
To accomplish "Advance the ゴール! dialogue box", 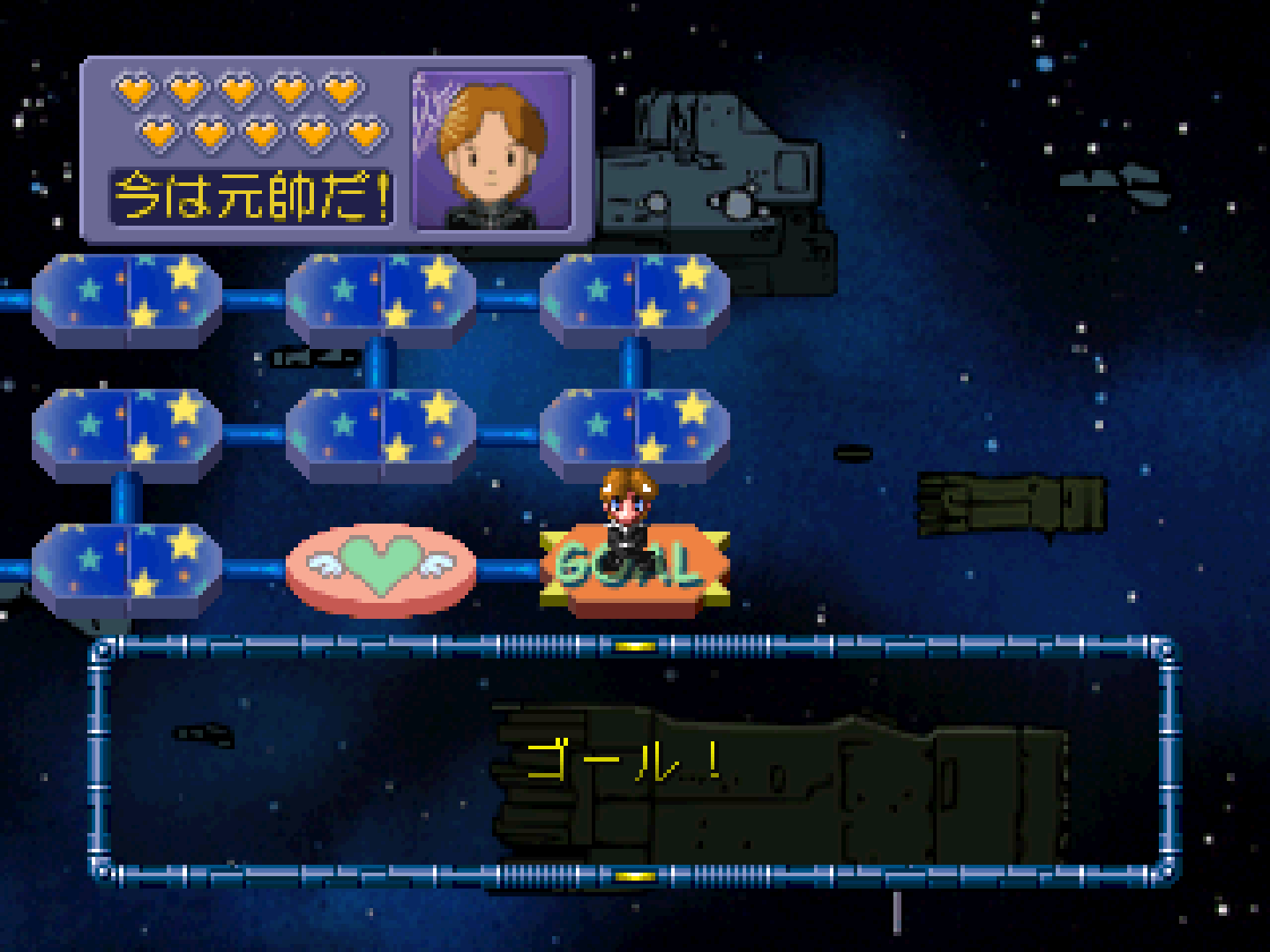I will coord(633,761).
